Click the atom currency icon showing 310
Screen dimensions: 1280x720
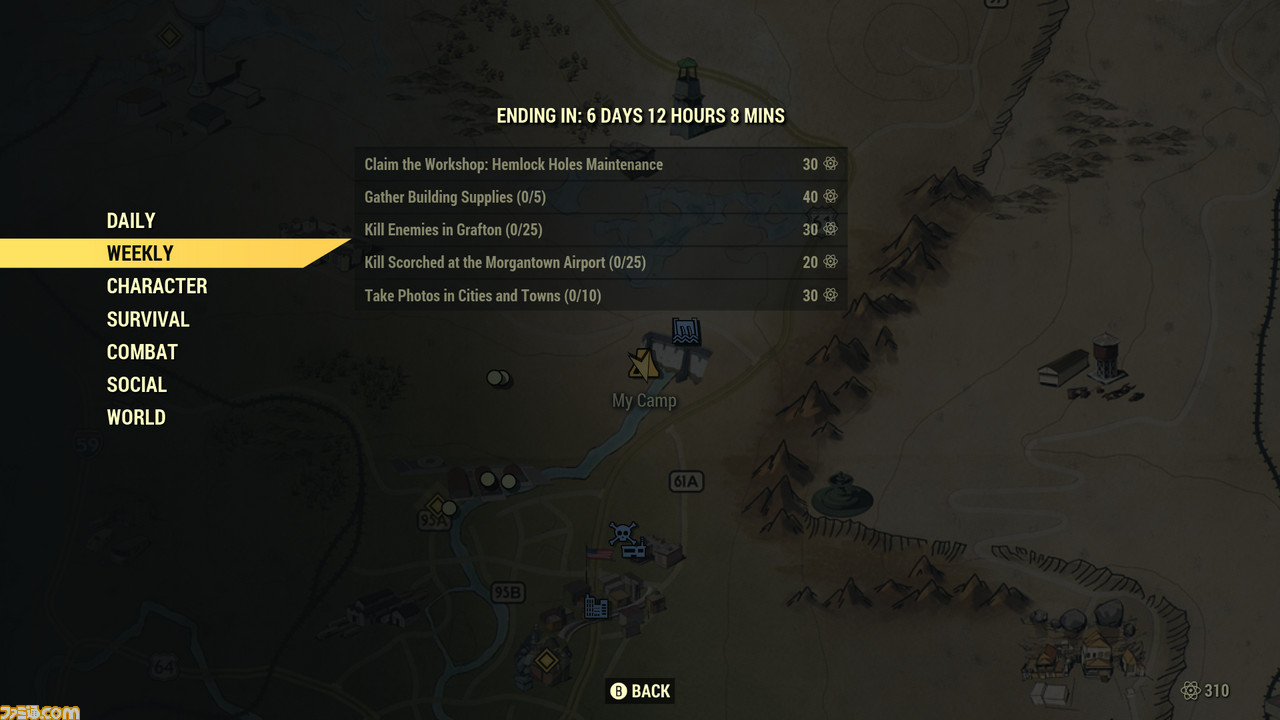click(x=1191, y=691)
